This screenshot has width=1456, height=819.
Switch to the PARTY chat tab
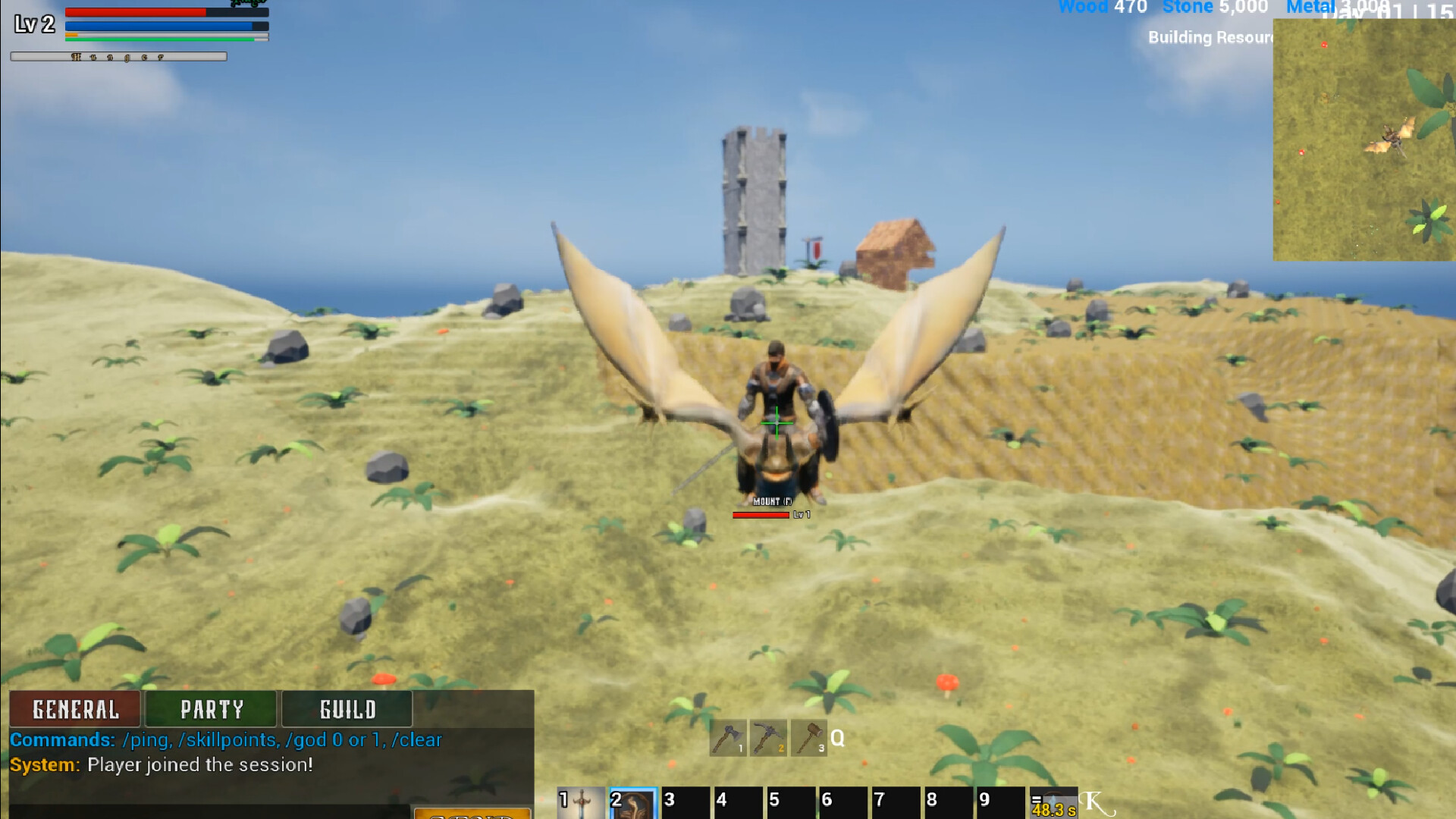coord(211,709)
